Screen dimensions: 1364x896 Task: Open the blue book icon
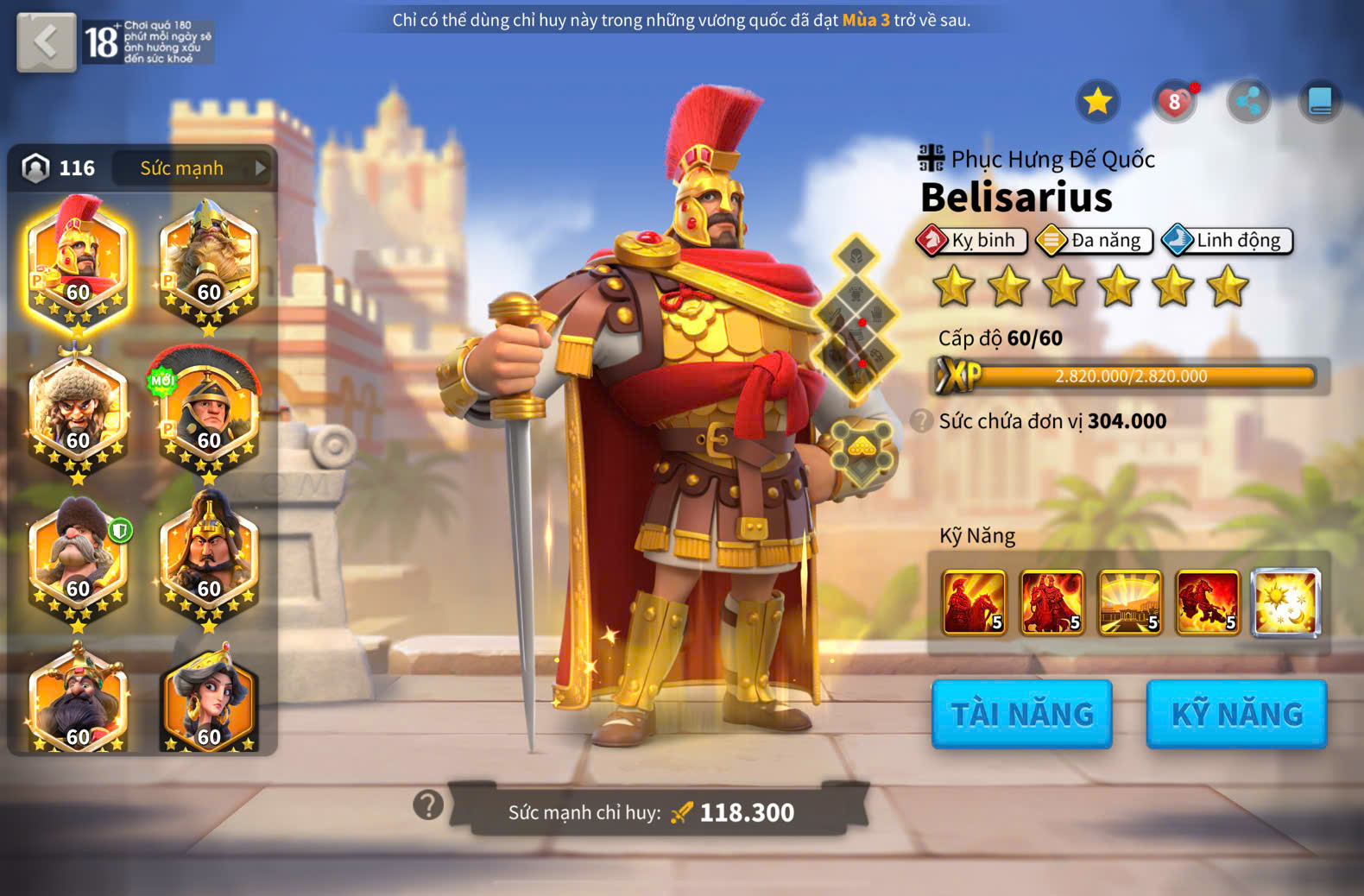pyautogui.click(x=1320, y=102)
